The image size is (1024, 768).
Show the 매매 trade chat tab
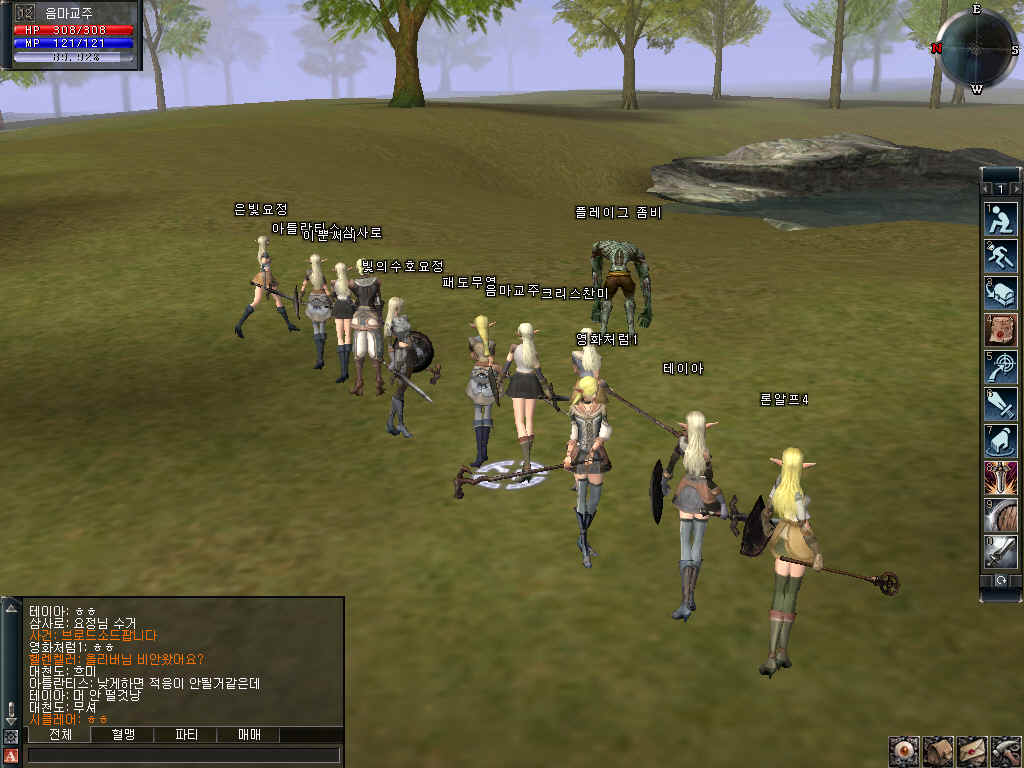click(x=248, y=735)
